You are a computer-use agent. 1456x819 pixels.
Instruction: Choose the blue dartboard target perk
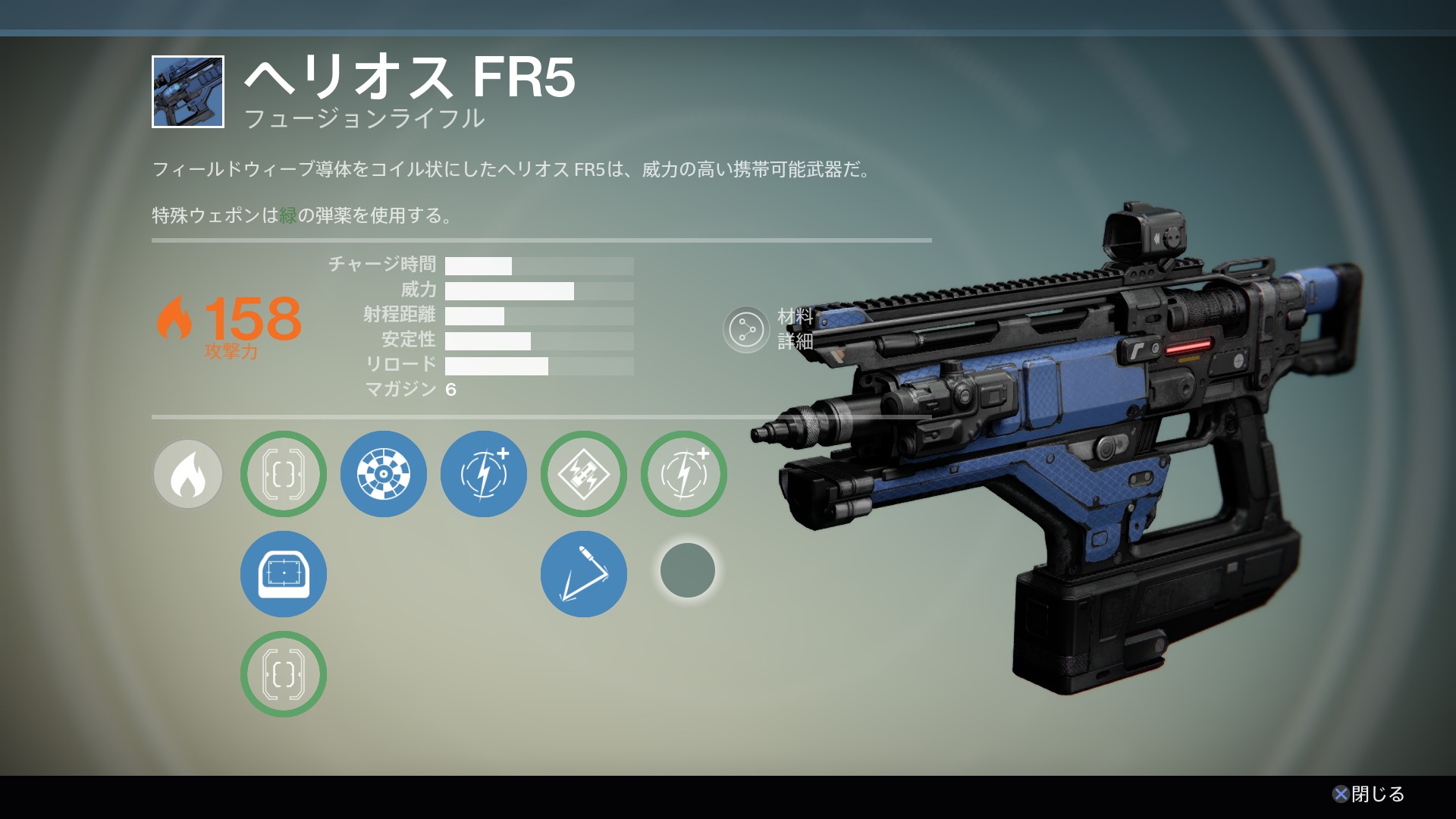[x=384, y=475]
